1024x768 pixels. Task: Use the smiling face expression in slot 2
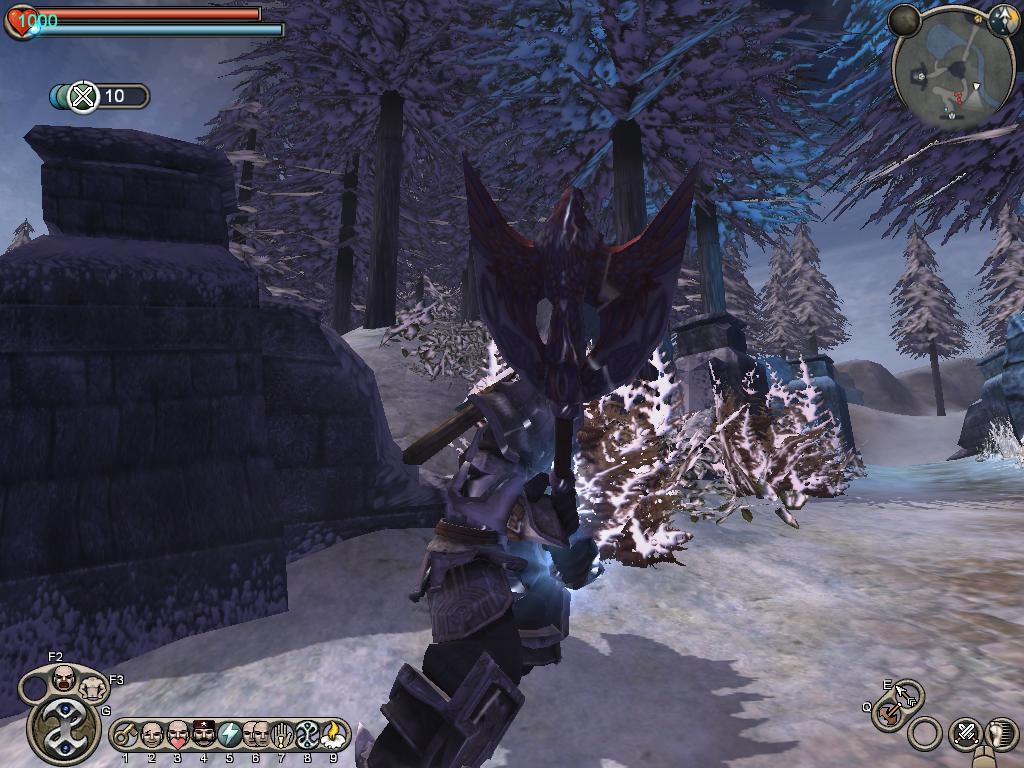(x=152, y=736)
